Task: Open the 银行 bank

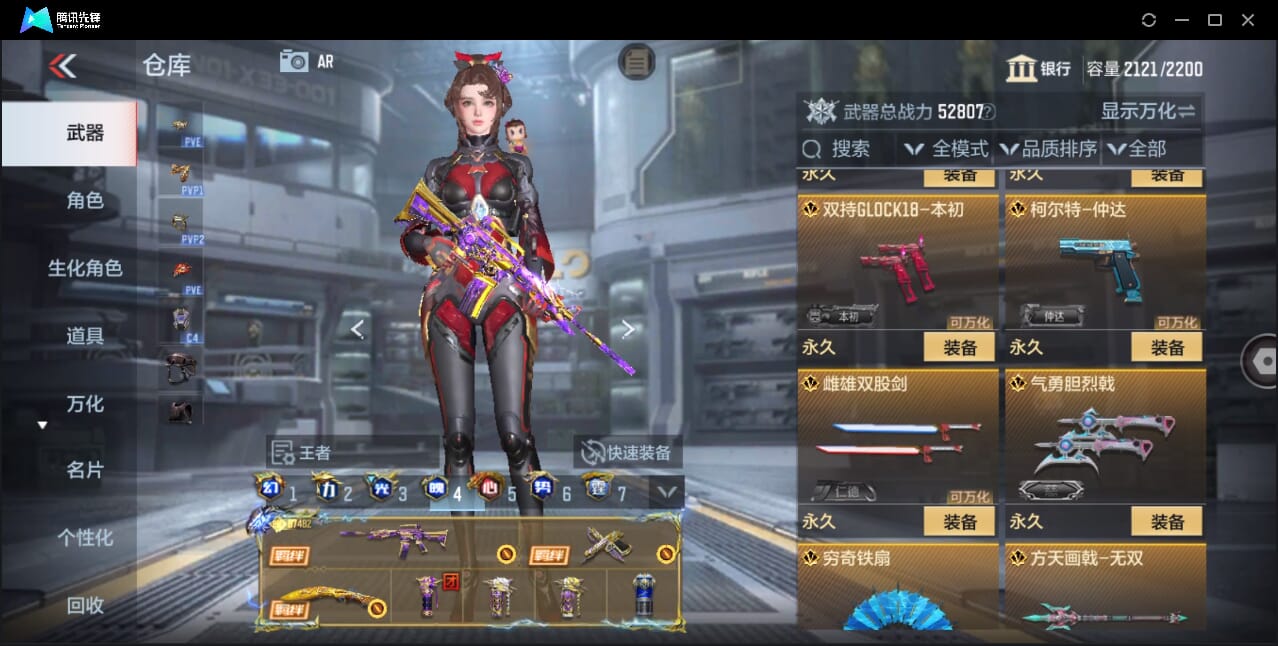Action: 1039,69
